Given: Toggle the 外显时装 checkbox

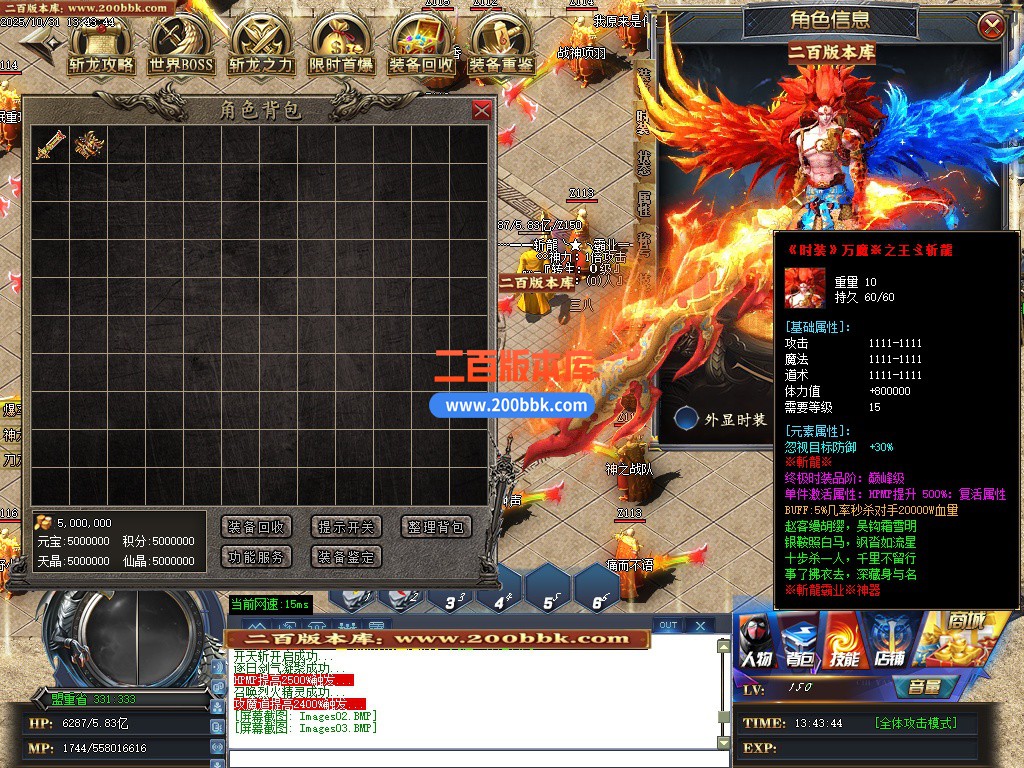Looking at the screenshot, I should (687, 419).
